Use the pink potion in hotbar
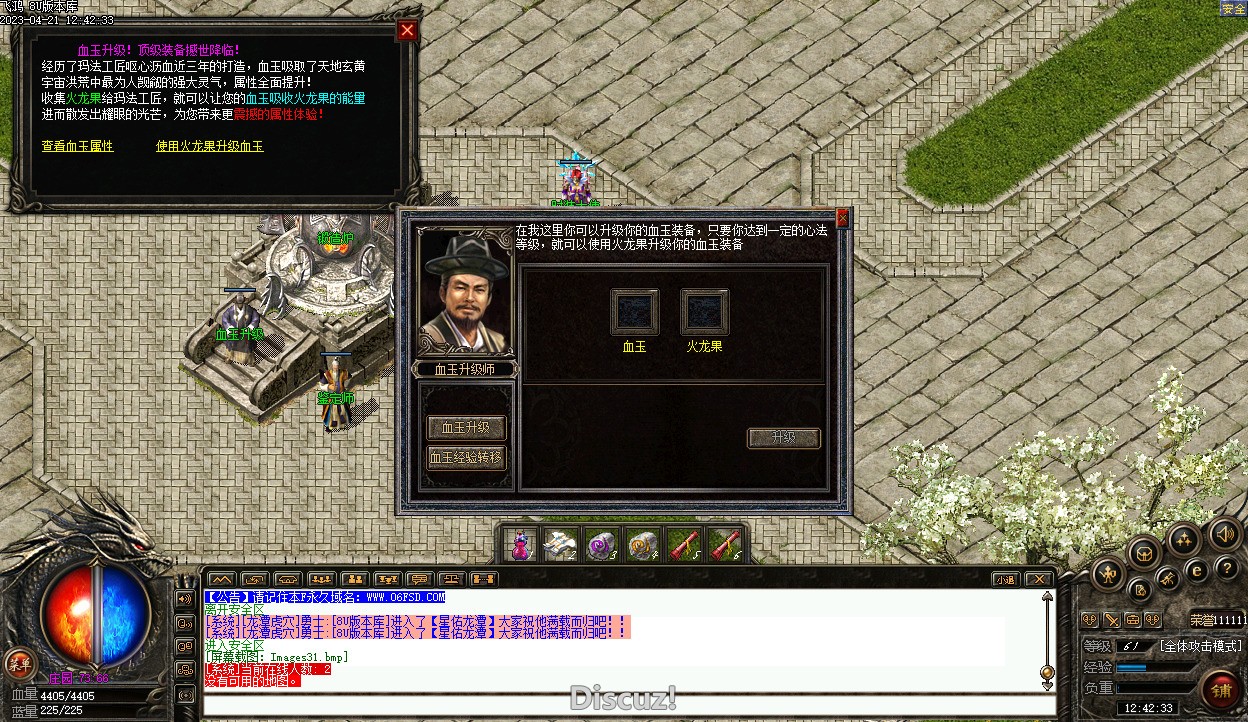Viewport: 1248px width, 722px height. click(x=520, y=545)
